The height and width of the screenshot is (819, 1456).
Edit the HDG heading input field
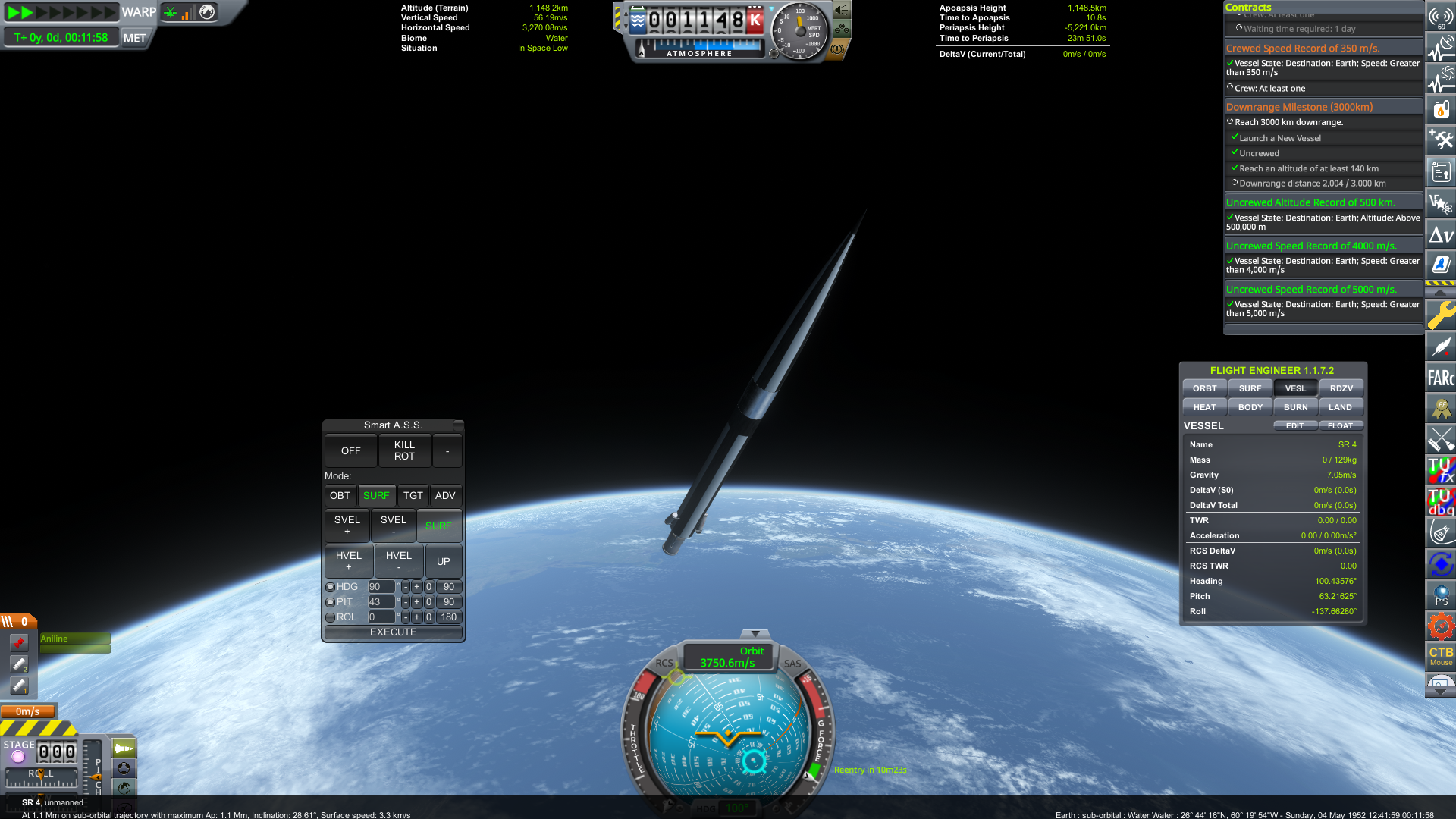click(x=381, y=587)
